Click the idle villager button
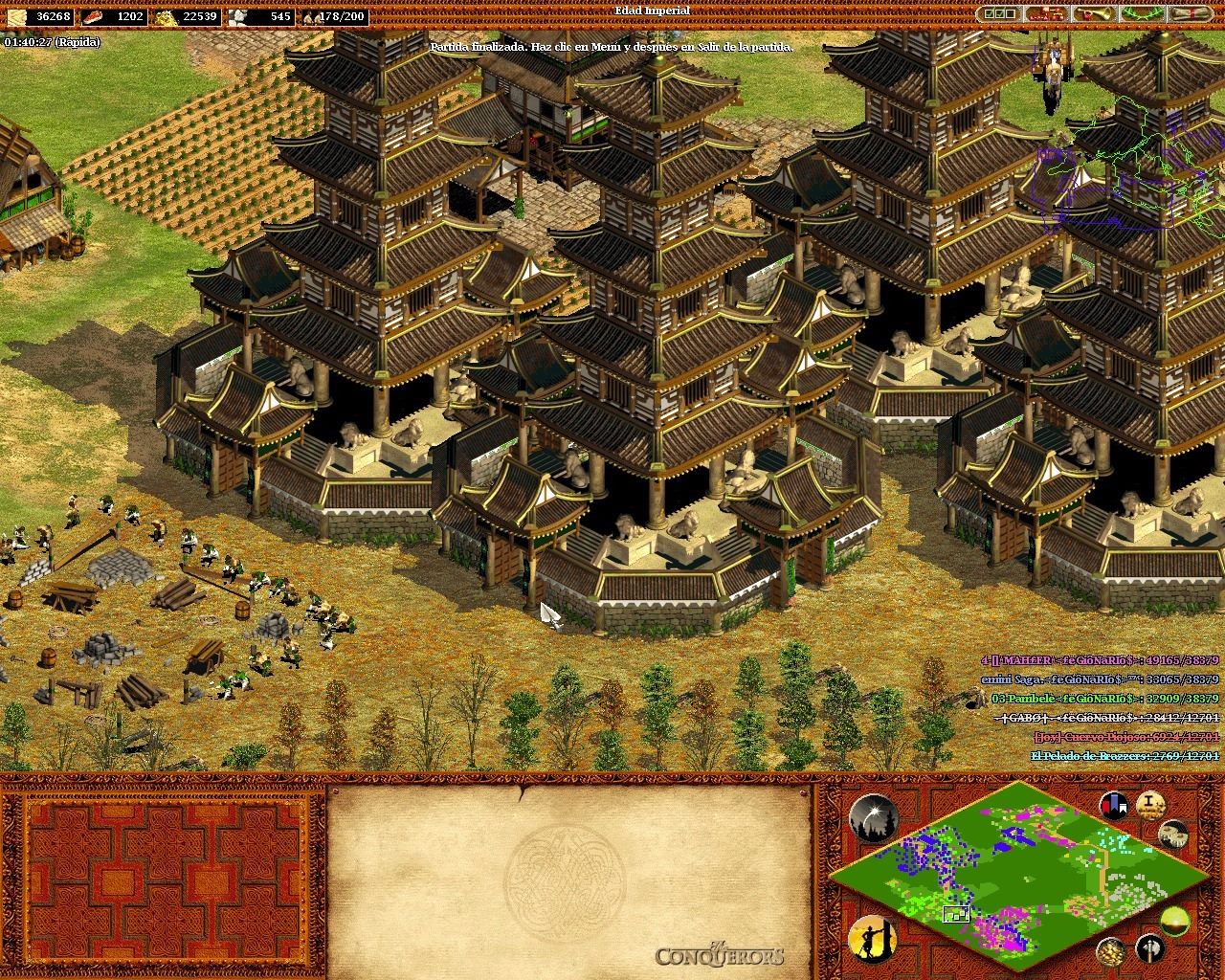 click(872, 940)
